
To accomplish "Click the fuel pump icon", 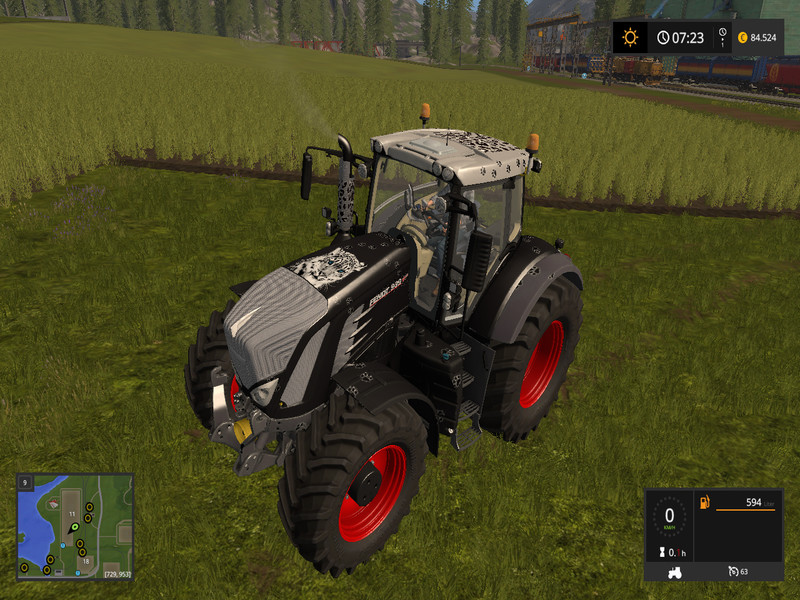I will pos(704,501).
